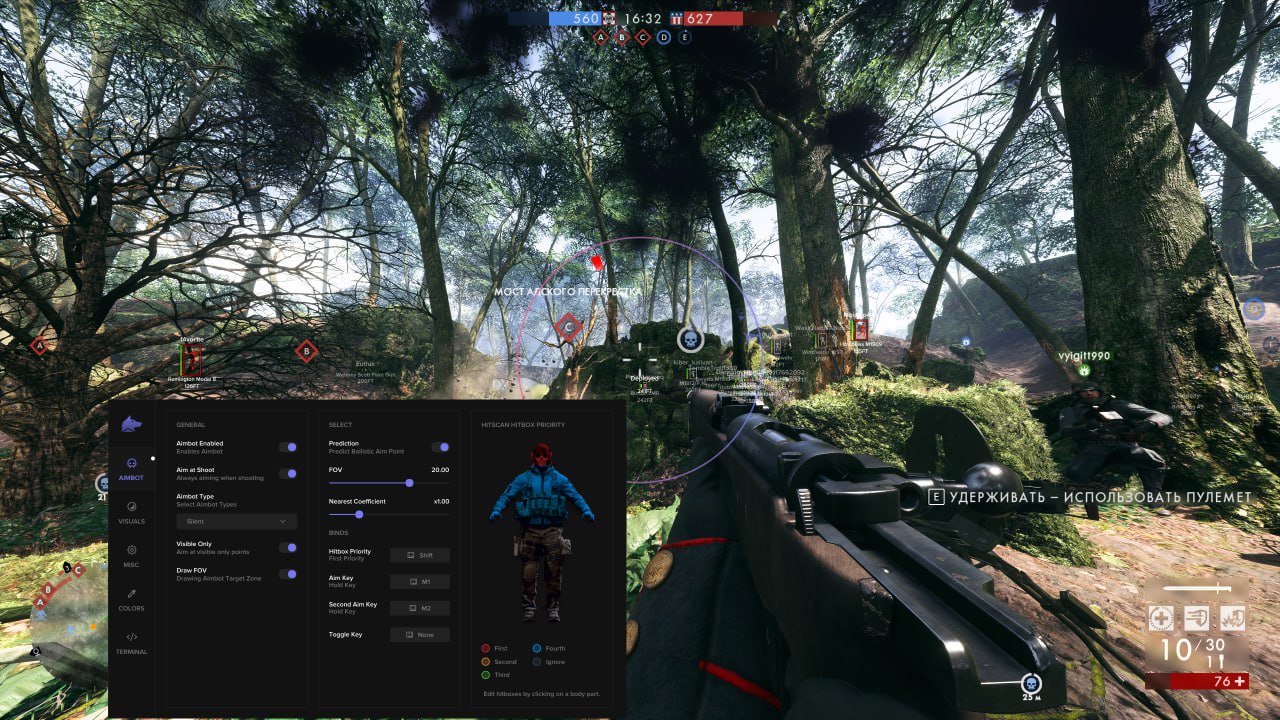Click the keyboard icon on Shift bind
Image resolution: width=1280 pixels, height=720 pixels.
pyautogui.click(x=409, y=555)
